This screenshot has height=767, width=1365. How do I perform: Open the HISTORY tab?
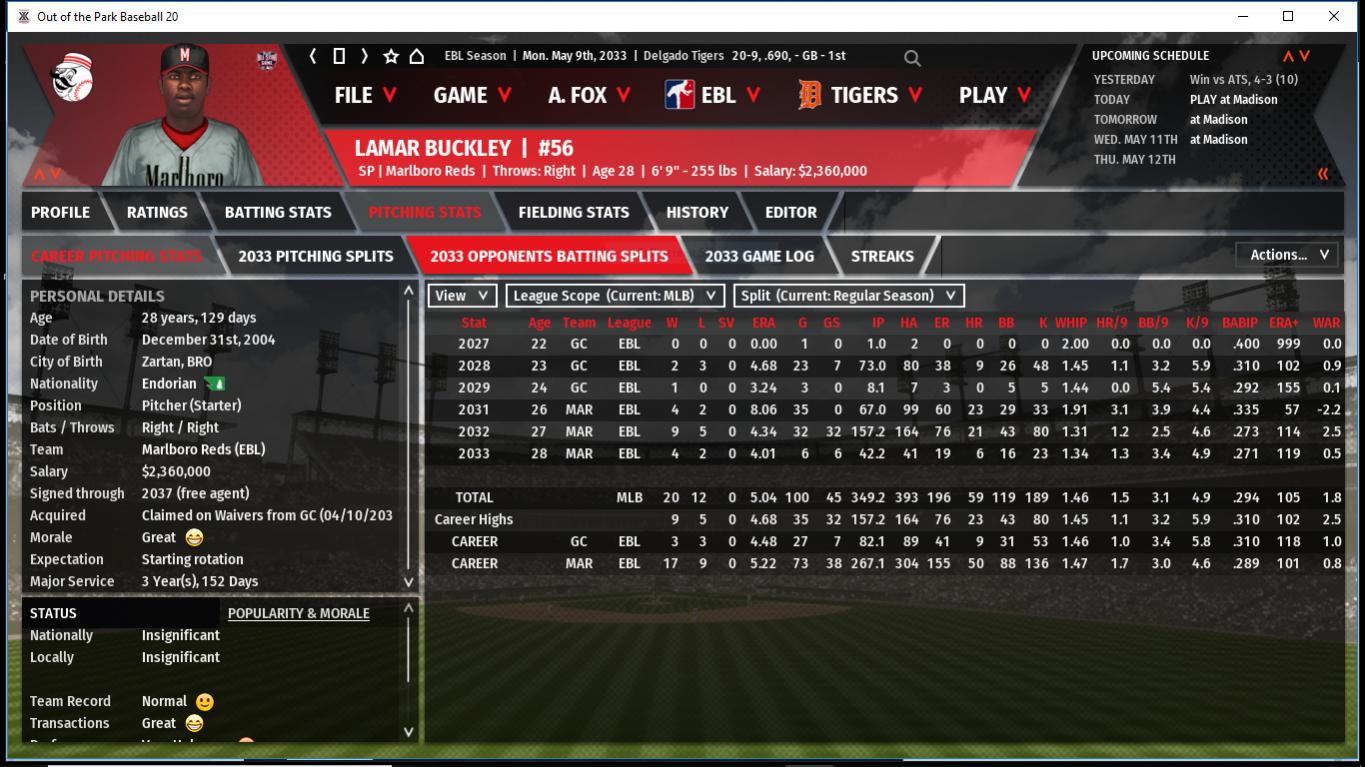click(697, 212)
